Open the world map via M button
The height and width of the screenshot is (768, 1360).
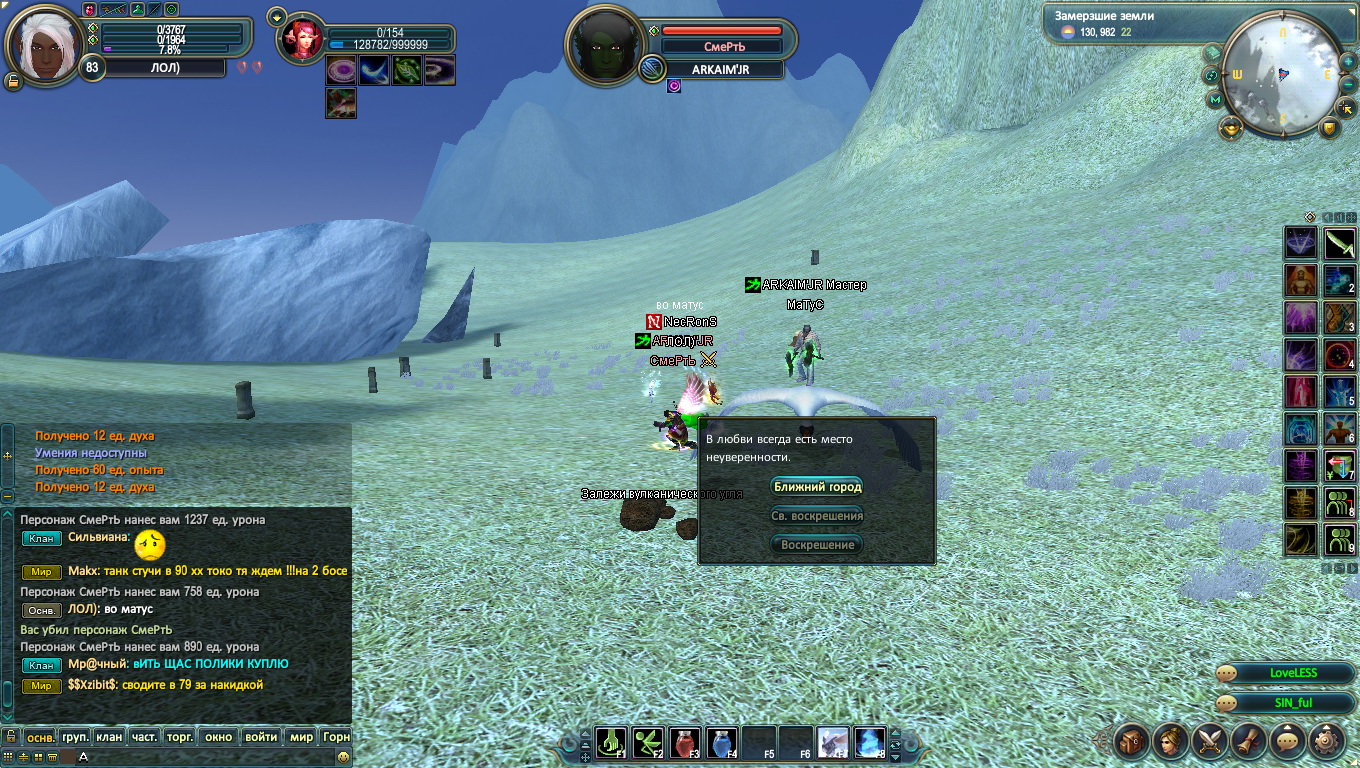(1215, 100)
